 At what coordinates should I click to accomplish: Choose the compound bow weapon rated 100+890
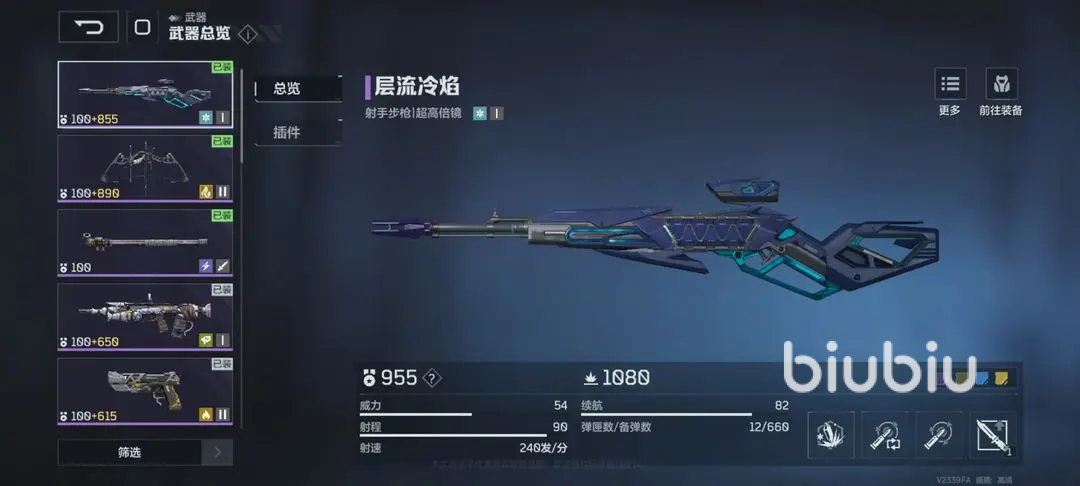[145, 168]
